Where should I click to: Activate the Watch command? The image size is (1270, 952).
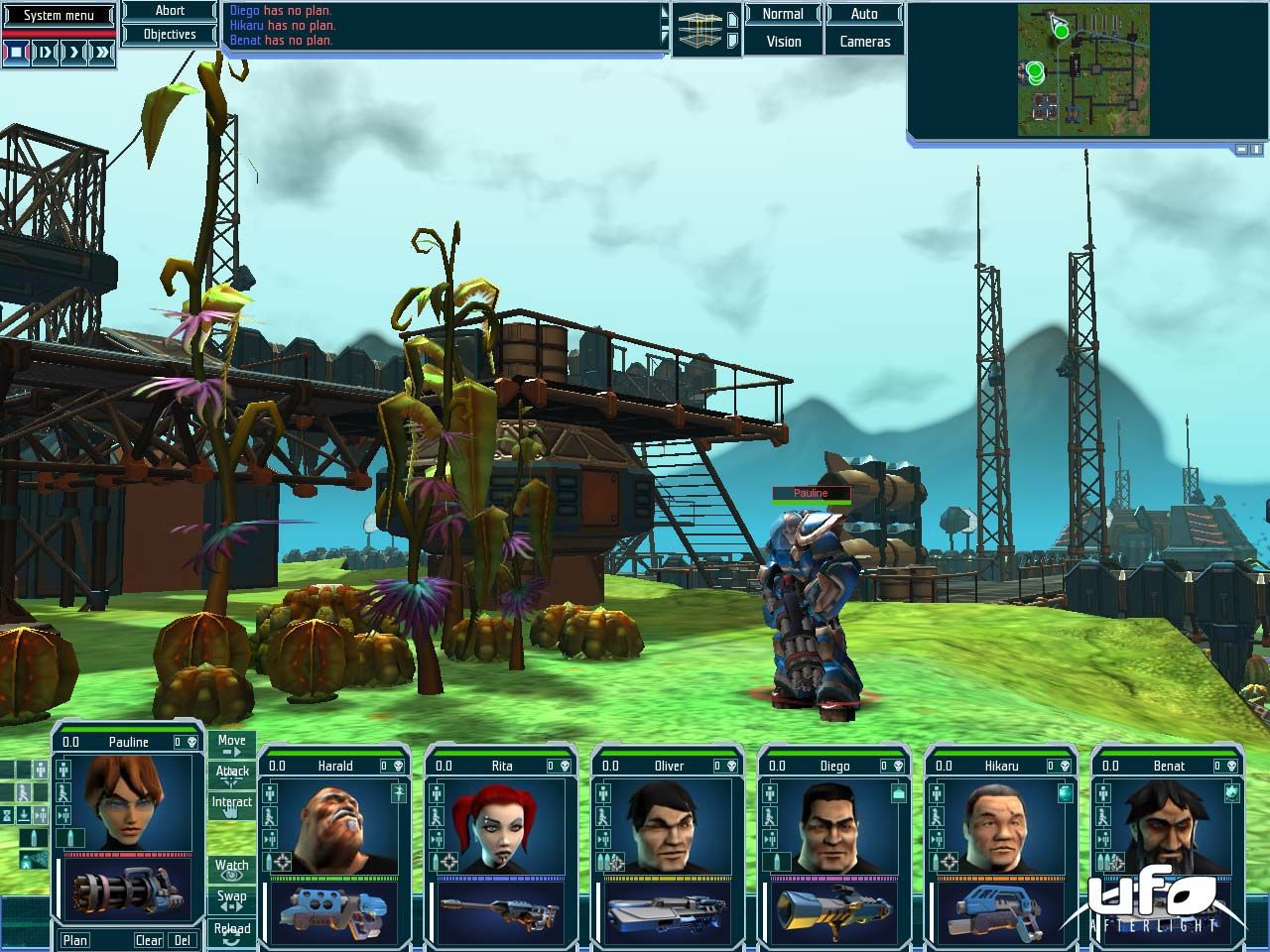[231, 870]
